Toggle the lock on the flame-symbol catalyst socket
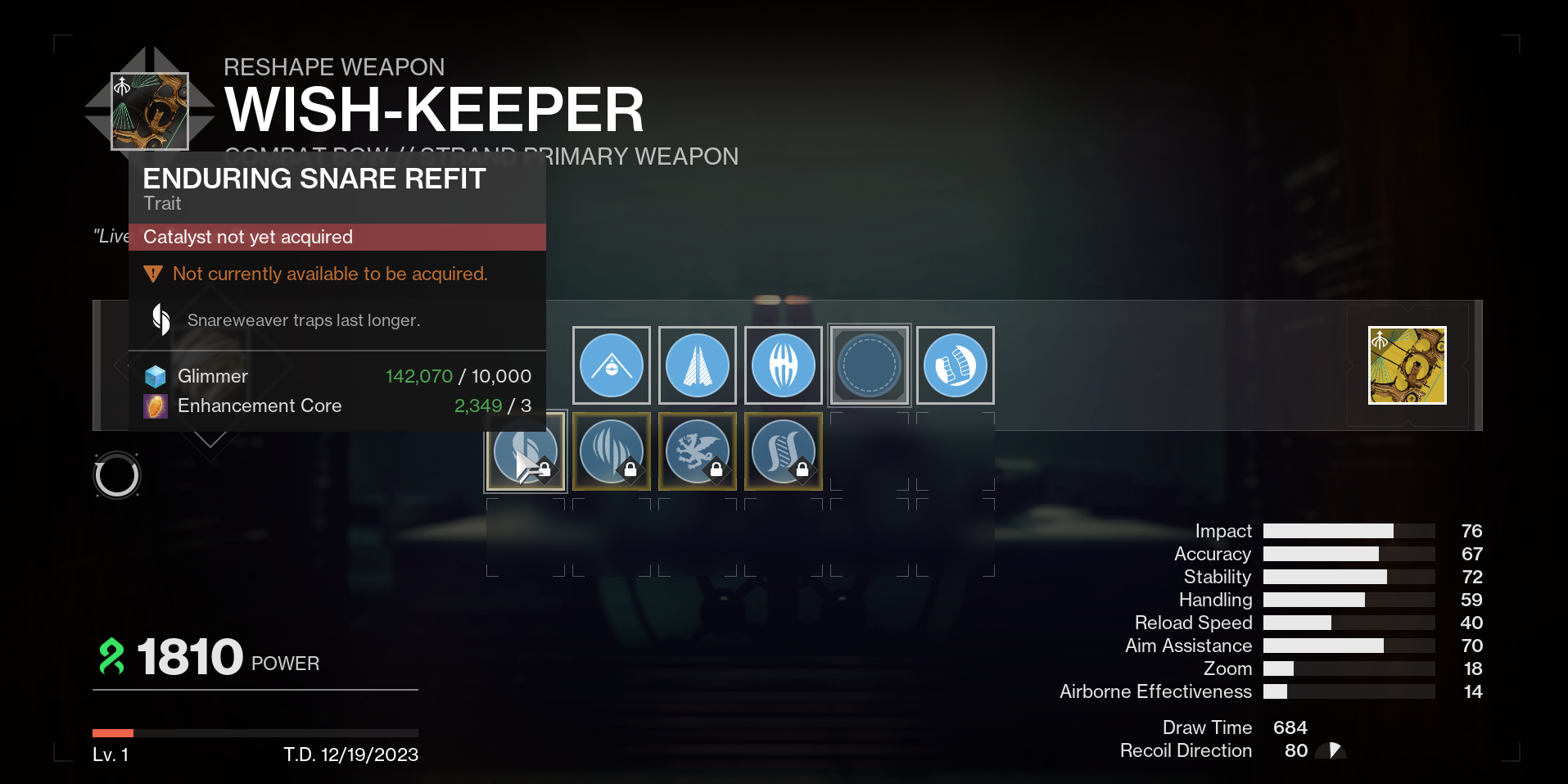Image resolution: width=1568 pixels, height=784 pixels. pyautogui.click(x=630, y=469)
